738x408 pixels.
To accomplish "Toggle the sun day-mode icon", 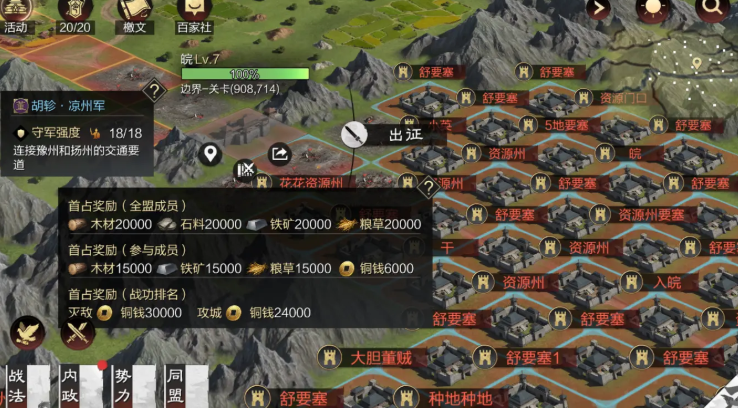I will point(654,10).
